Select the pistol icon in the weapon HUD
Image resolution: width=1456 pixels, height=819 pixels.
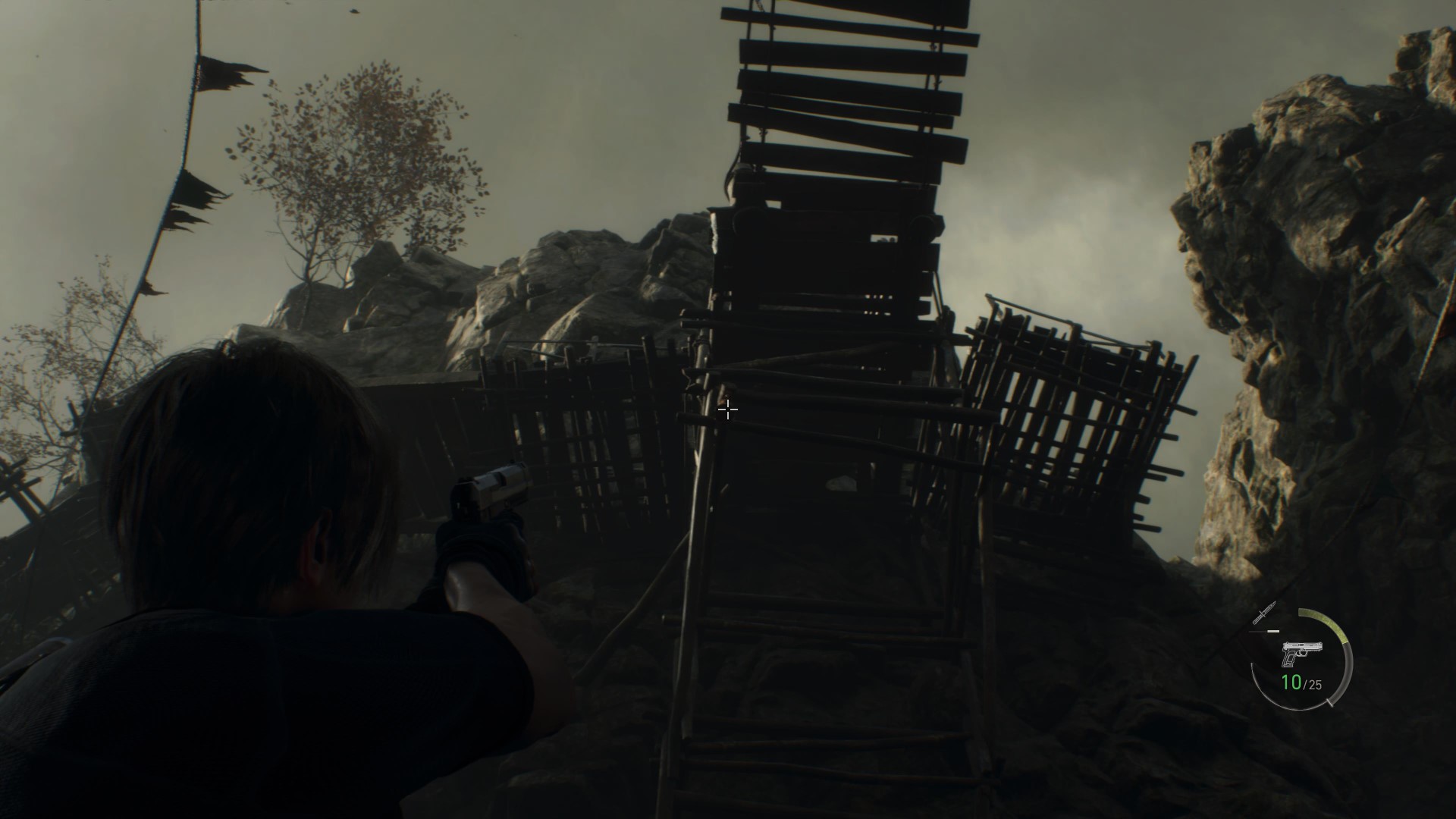coord(1302,652)
